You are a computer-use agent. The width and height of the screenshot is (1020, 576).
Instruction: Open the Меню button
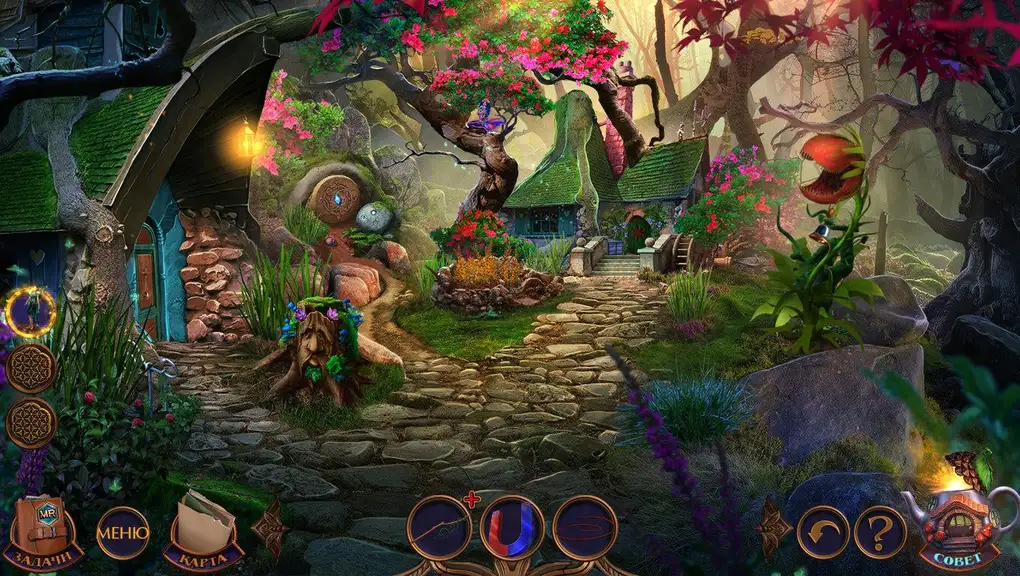(122, 532)
